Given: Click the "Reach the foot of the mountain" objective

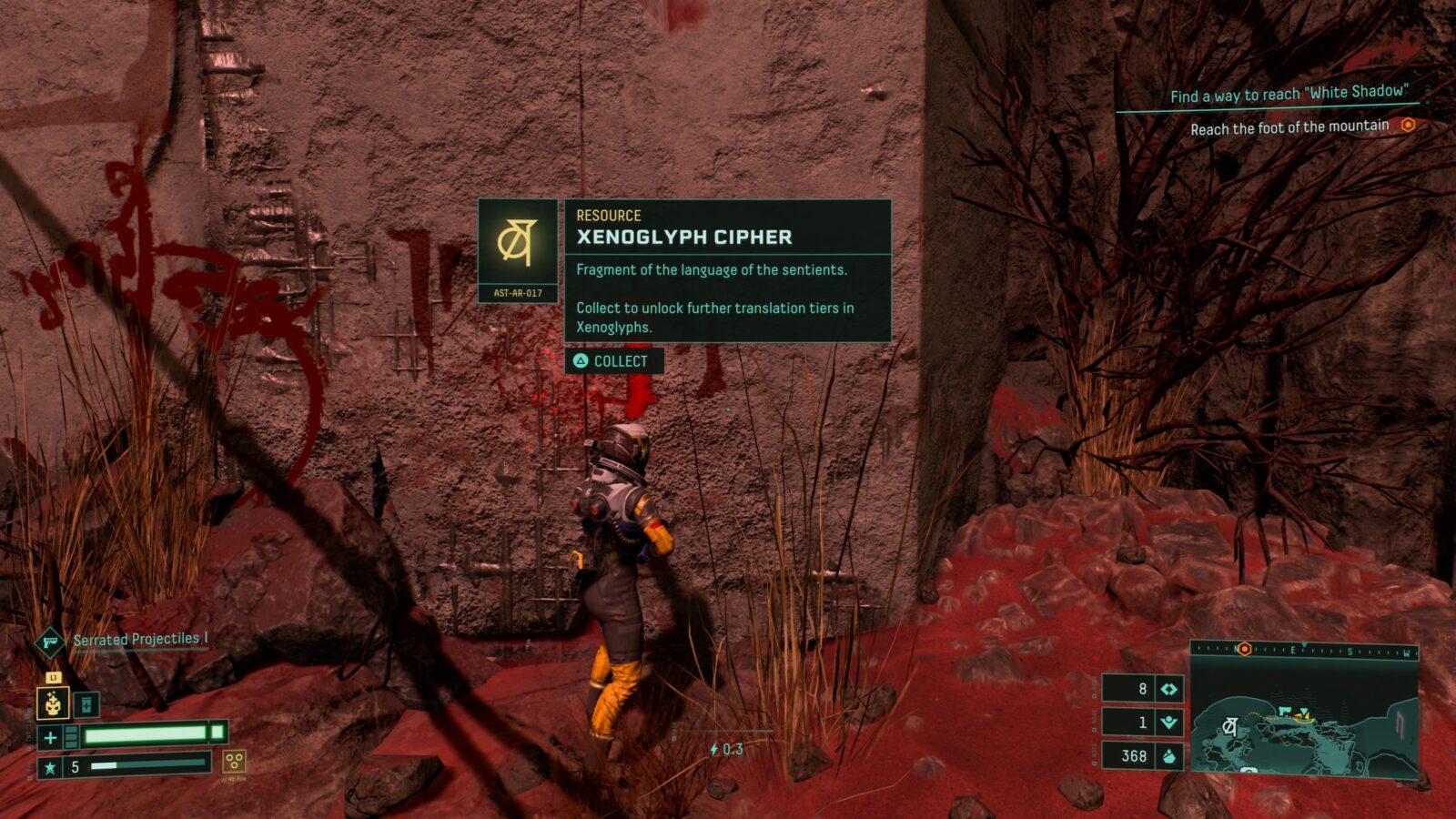Looking at the screenshot, I should 1289,127.
